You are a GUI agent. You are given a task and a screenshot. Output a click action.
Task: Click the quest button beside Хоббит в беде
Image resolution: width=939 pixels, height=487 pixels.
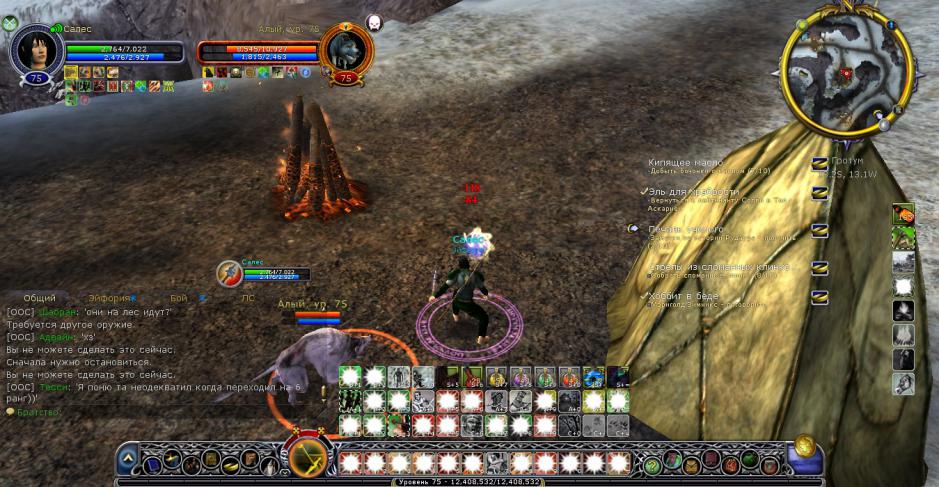819,296
